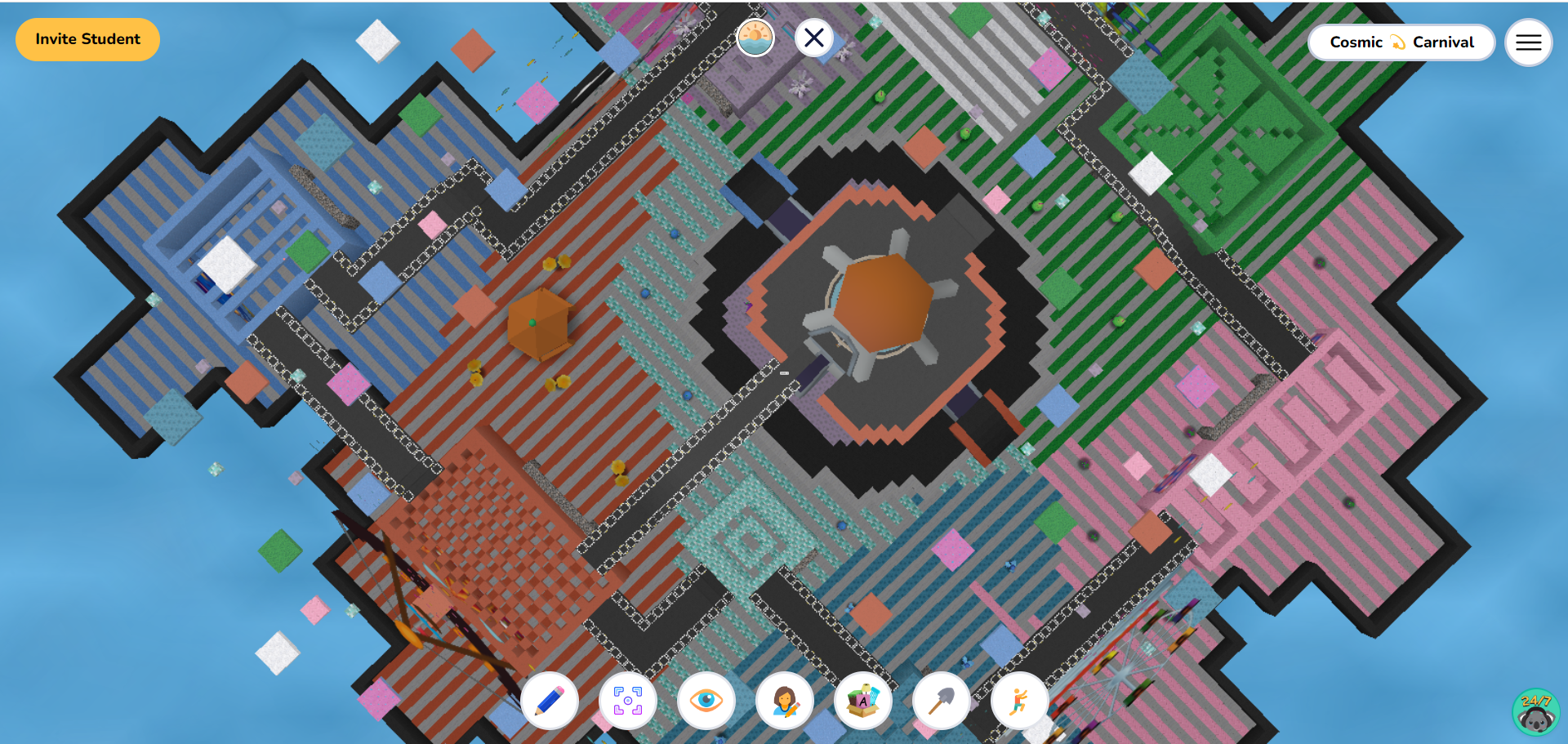Select the Cosmic Carnival world title

click(x=1401, y=42)
